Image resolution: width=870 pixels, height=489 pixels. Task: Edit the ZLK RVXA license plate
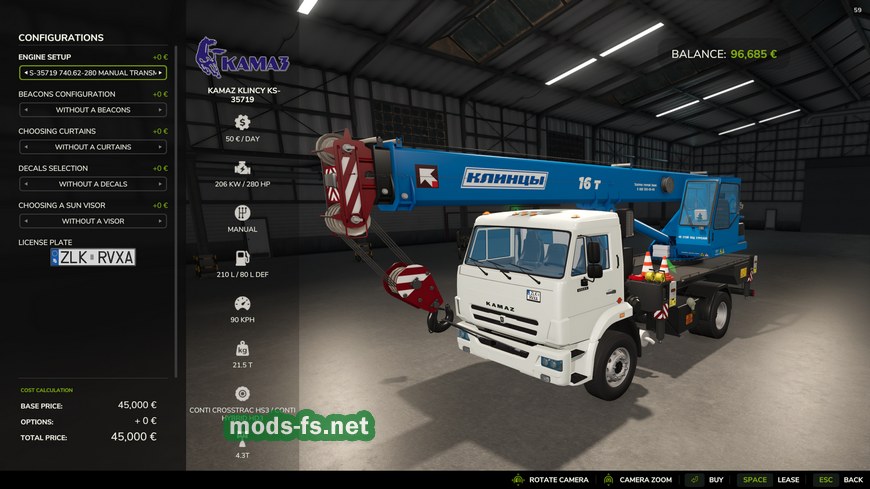pos(93,257)
